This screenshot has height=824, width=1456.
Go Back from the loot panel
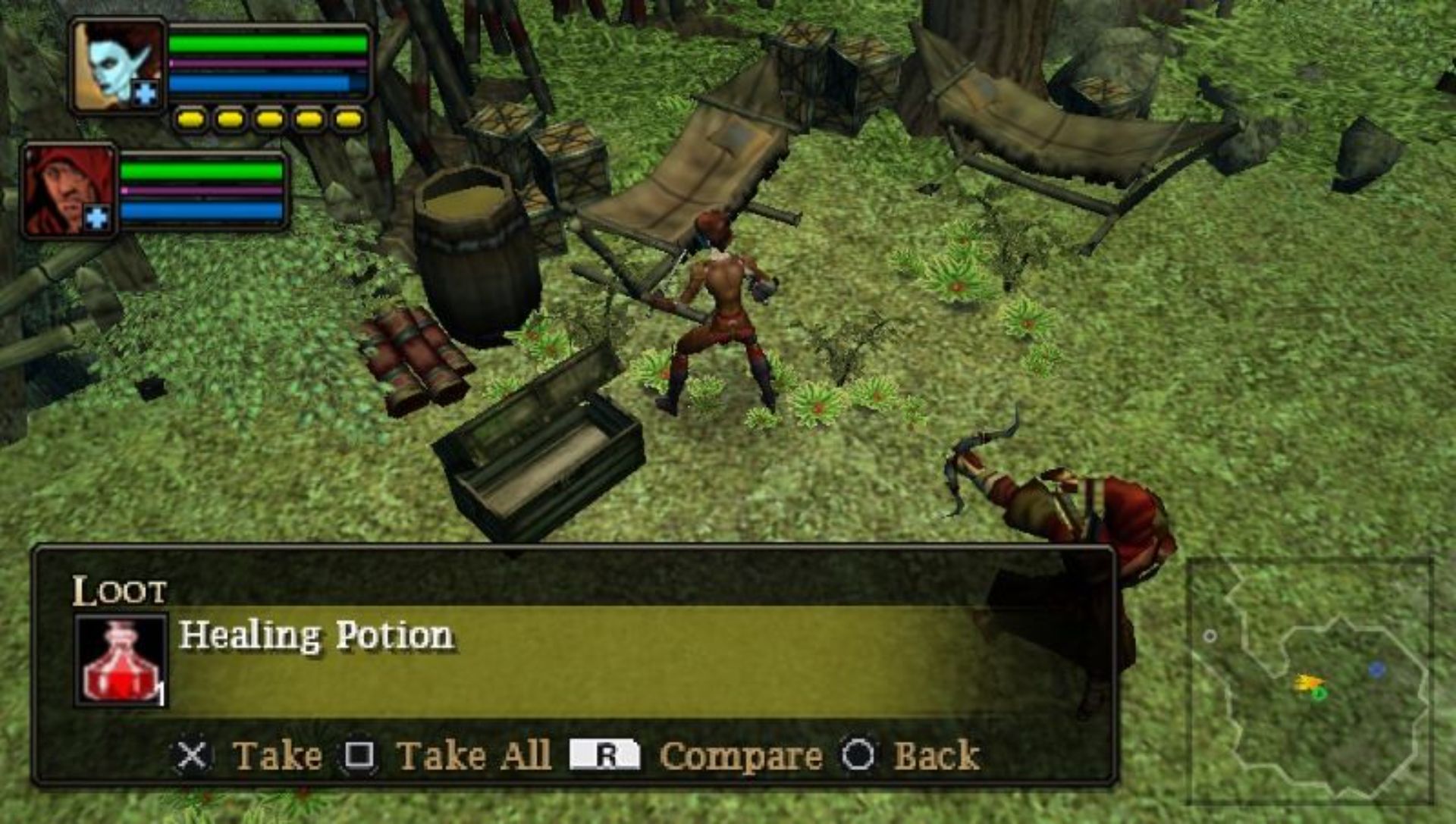pyautogui.click(x=936, y=756)
